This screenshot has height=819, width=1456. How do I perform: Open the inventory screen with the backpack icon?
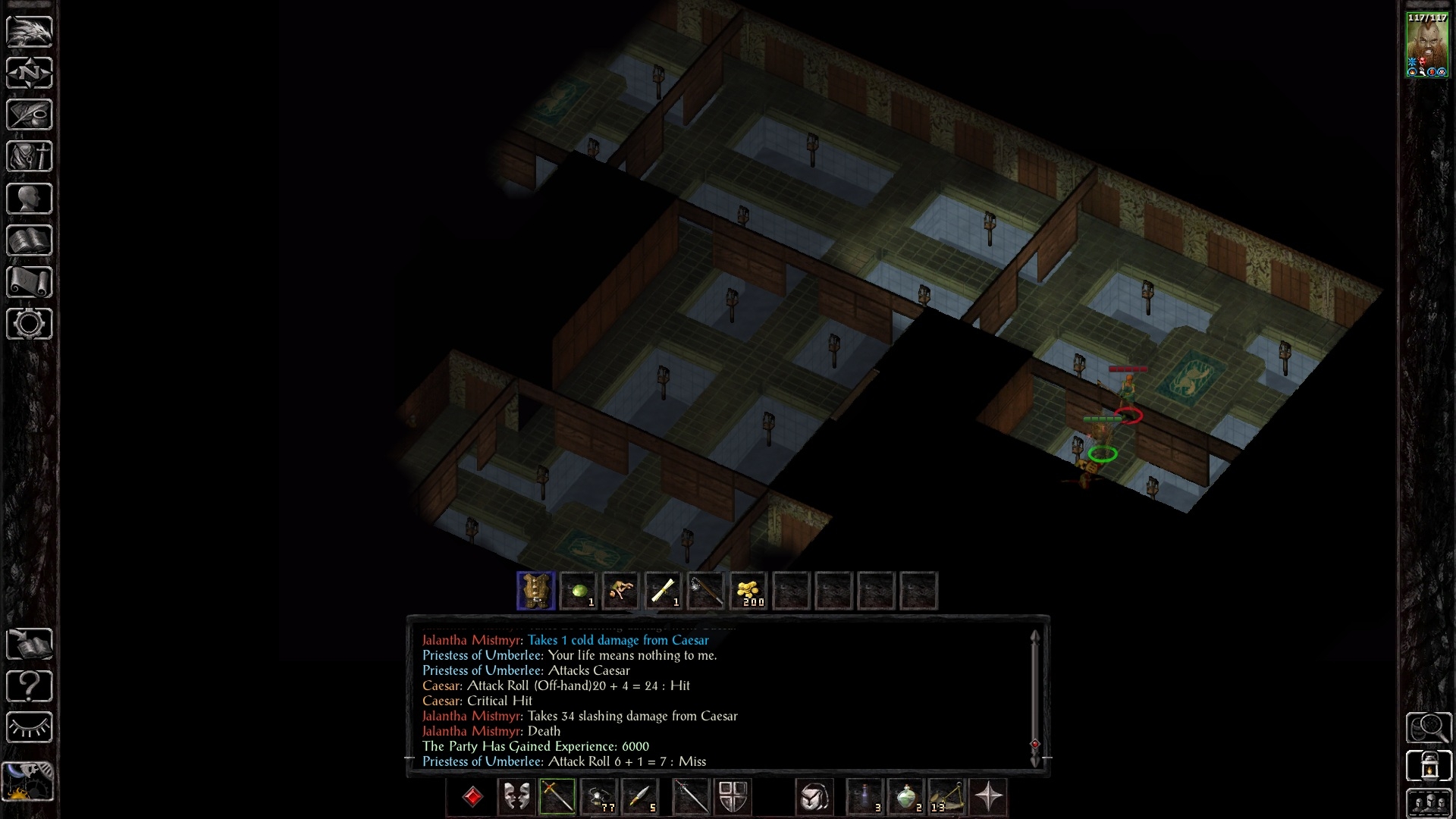click(x=30, y=157)
